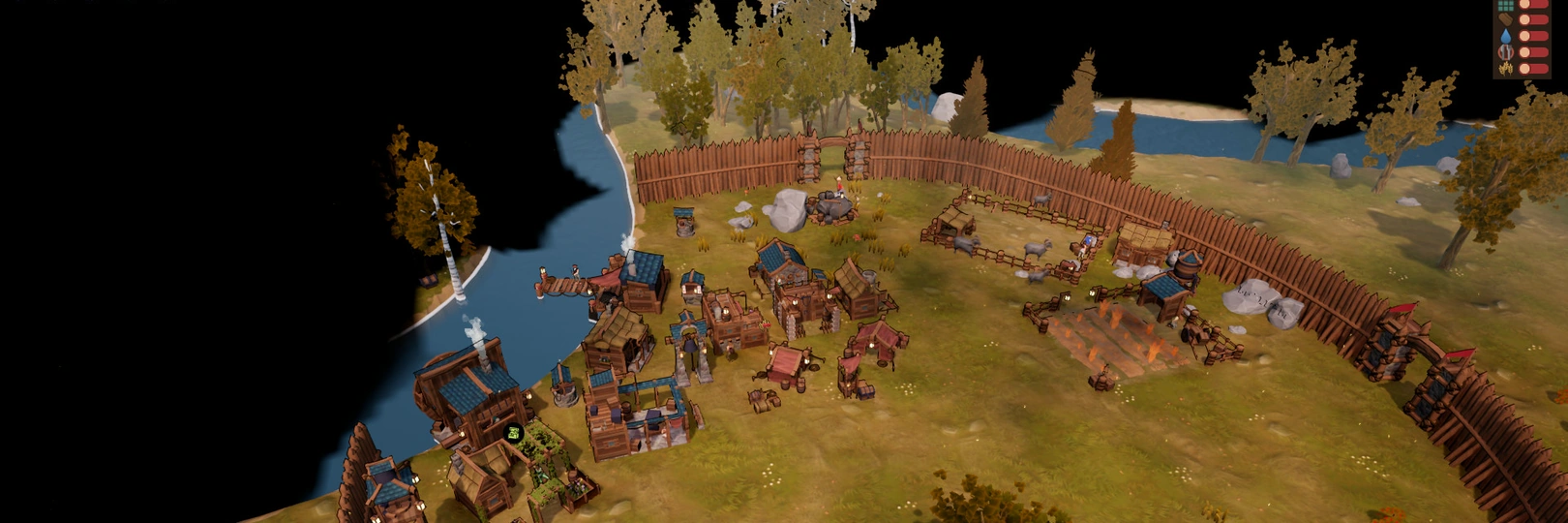This screenshot has height=523, width=1568.
Task: Click the green status marker above the garden
Action: click(x=515, y=433)
